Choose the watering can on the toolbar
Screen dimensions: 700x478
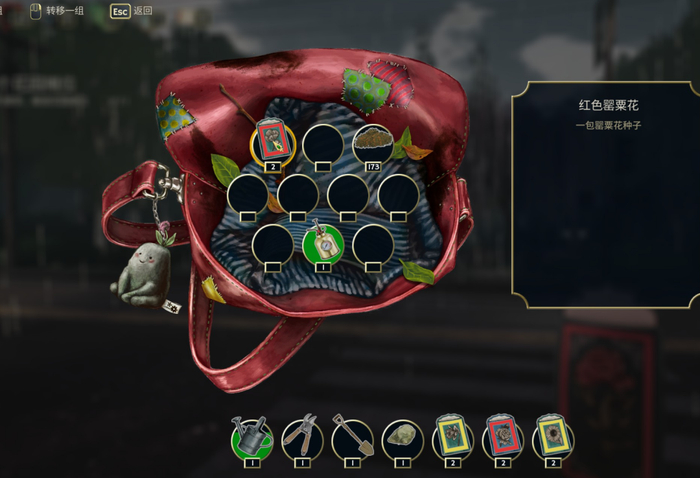252,436
